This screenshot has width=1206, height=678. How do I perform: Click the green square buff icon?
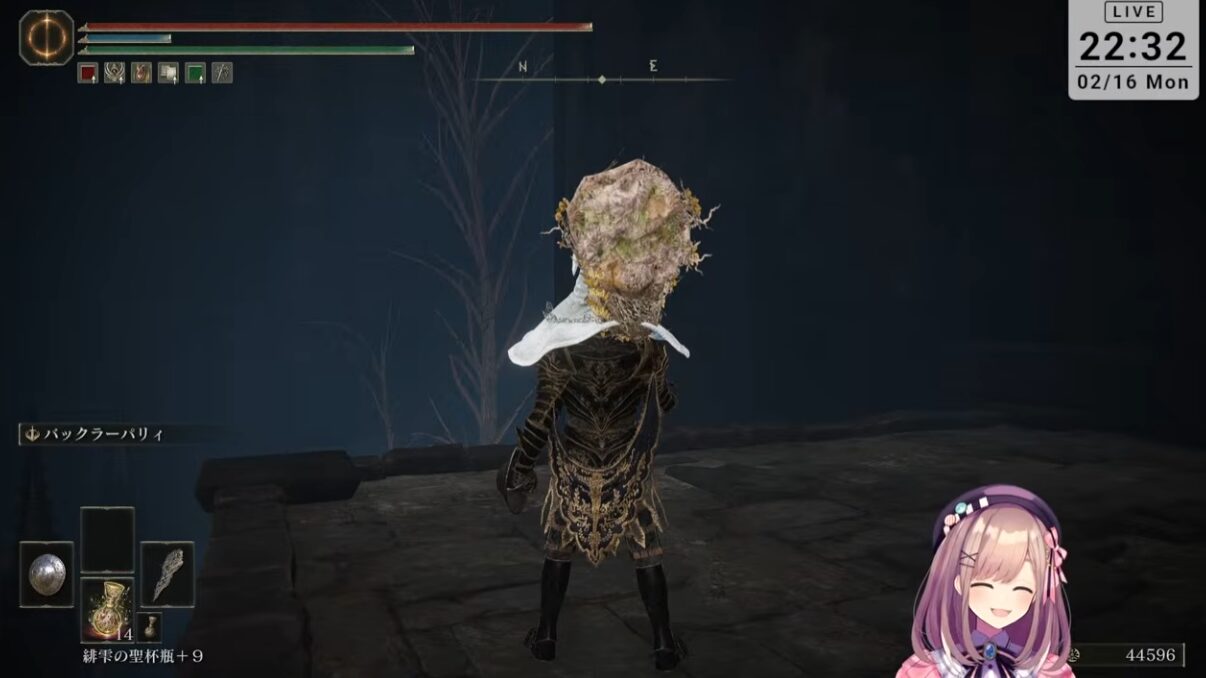click(195, 73)
